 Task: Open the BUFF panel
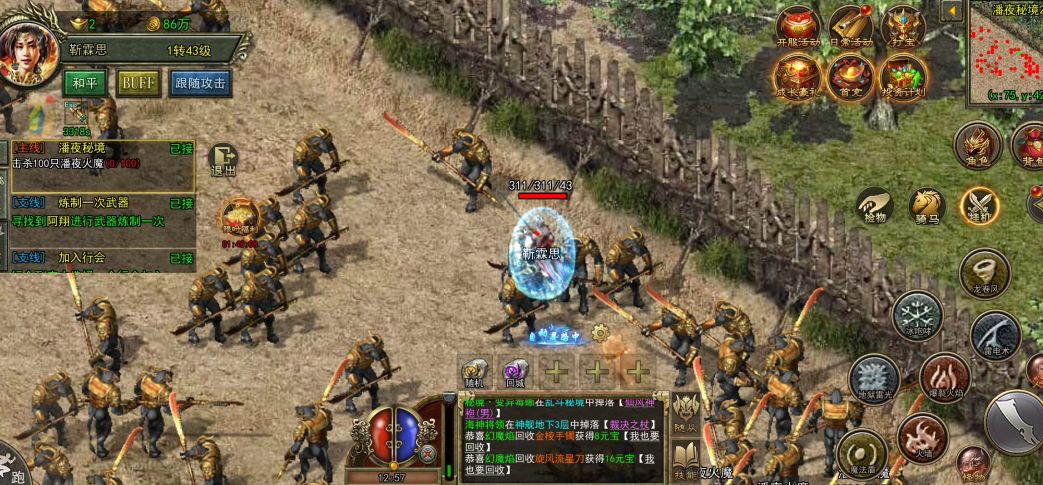(139, 83)
